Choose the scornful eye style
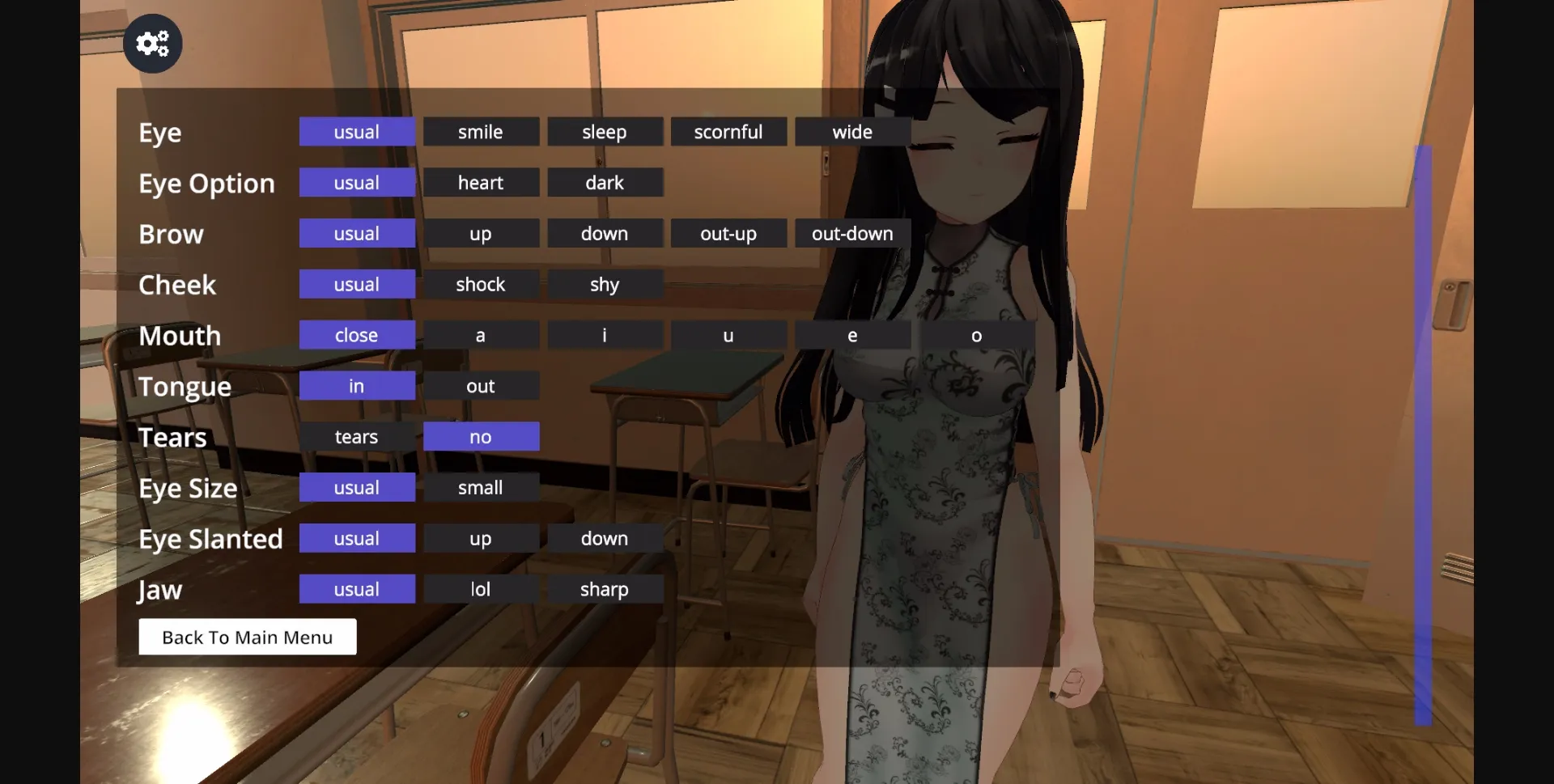 point(728,131)
